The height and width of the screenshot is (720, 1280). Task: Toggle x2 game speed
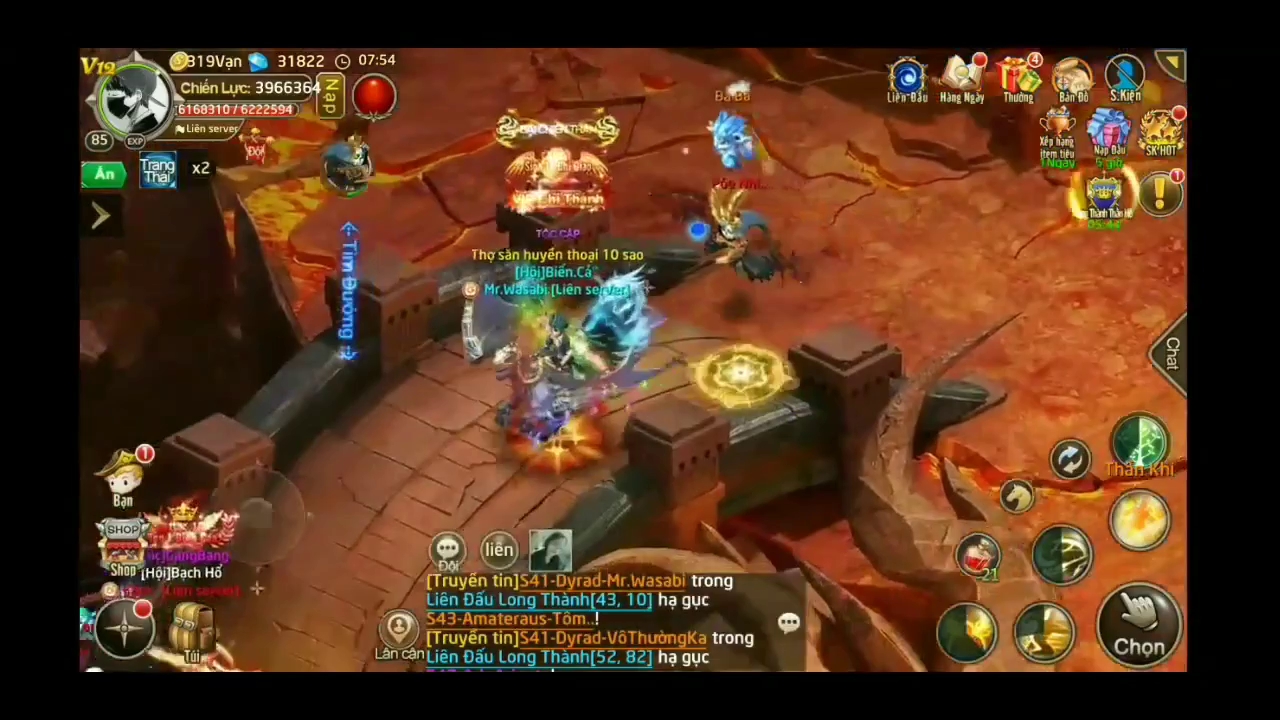point(200,168)
